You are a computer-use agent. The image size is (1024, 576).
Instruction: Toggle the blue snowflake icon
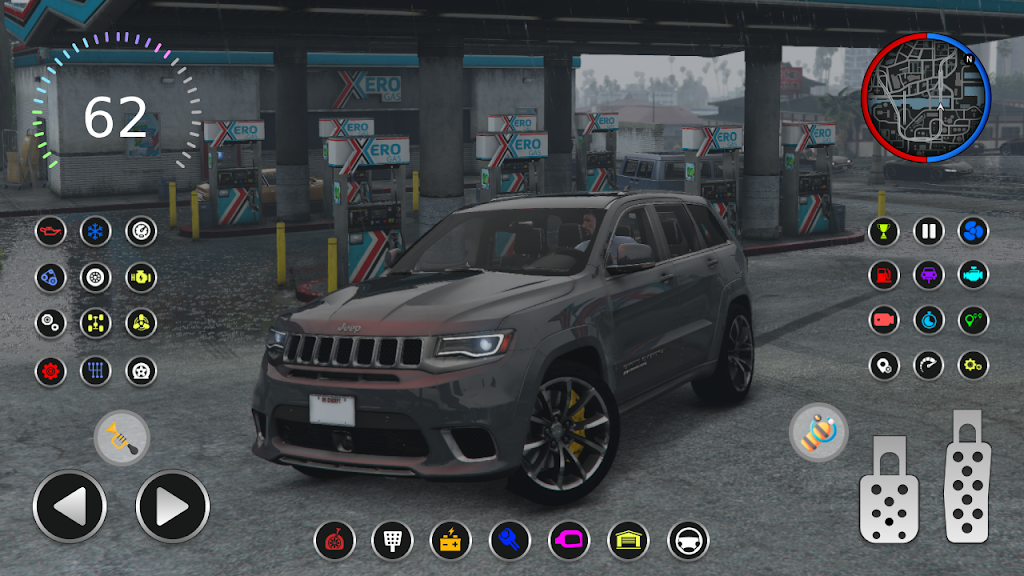coord(96,232)
